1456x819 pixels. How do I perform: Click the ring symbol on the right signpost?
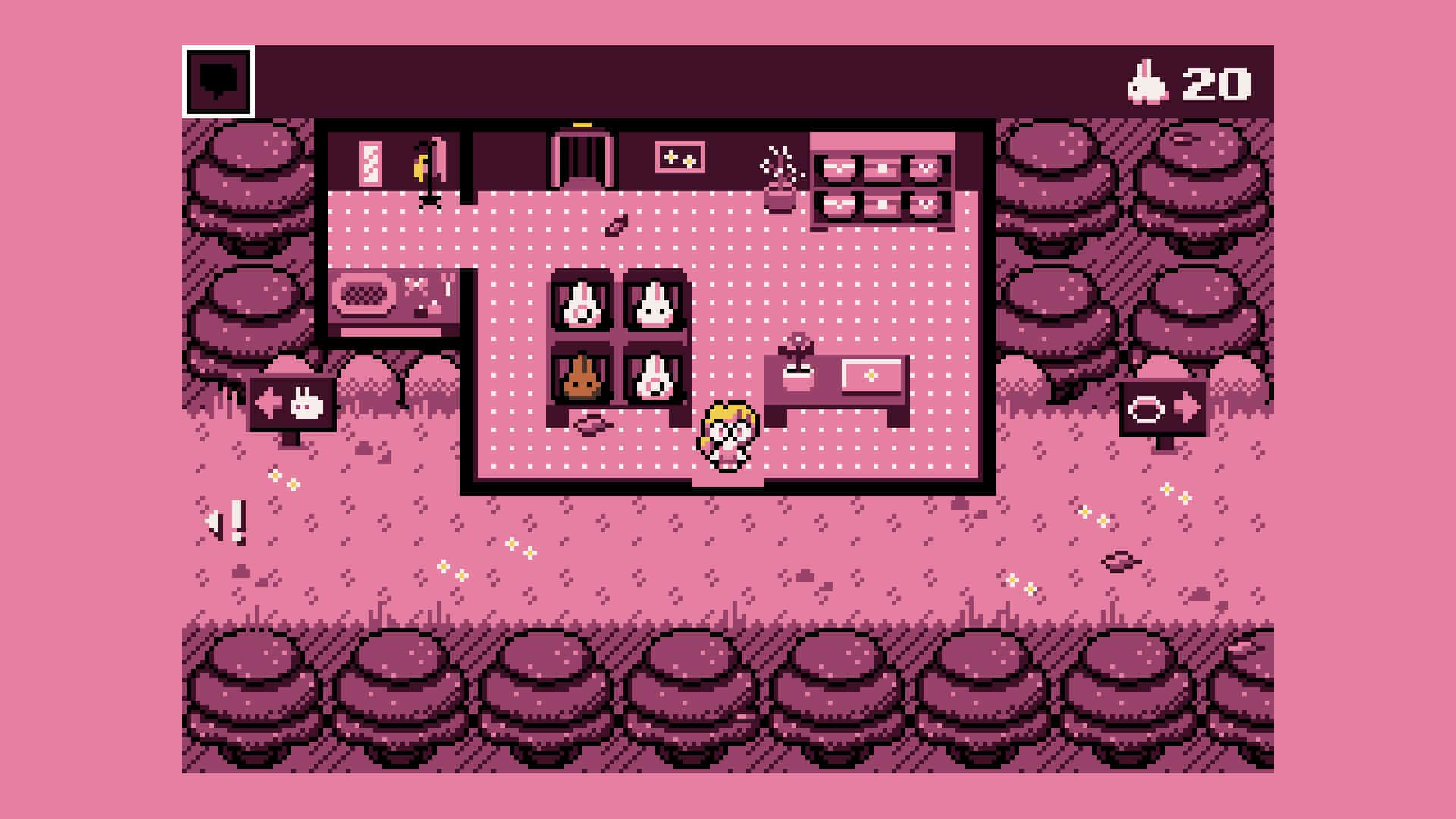point(1148,407)
